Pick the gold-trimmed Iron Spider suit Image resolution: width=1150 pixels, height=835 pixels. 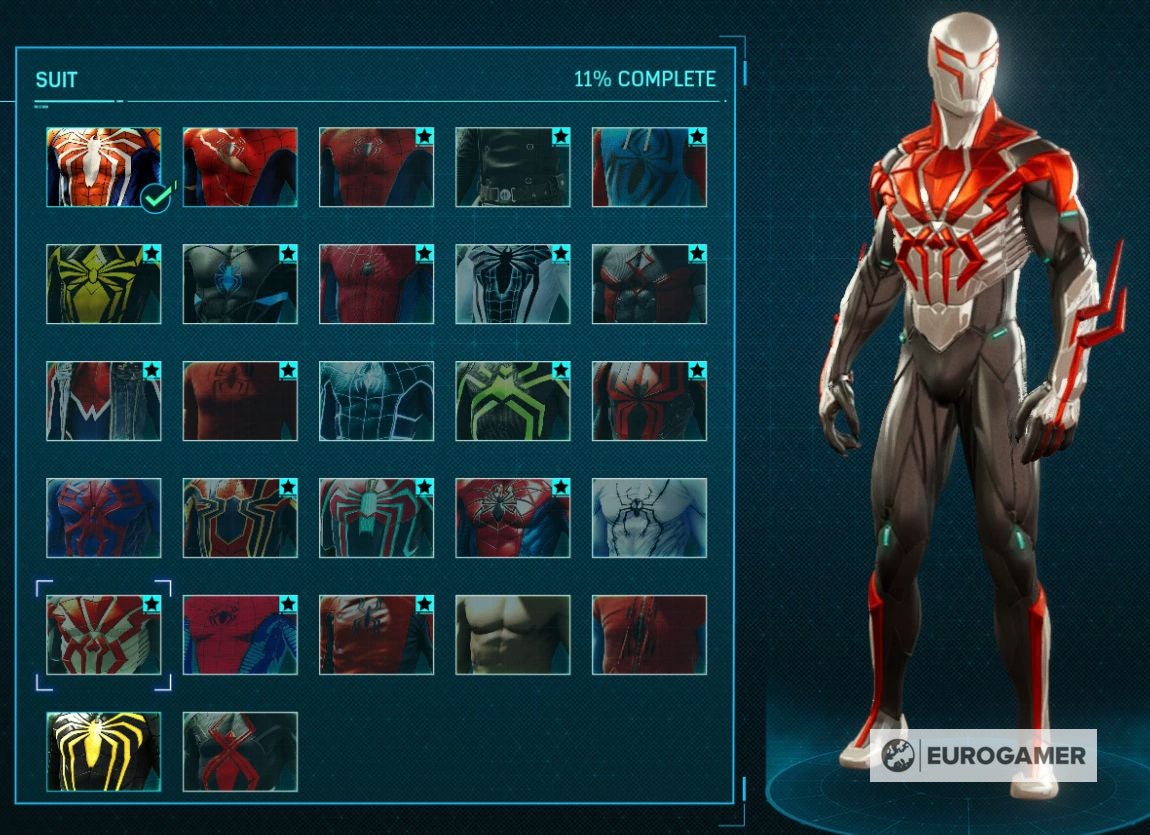(x=240, y=518)
